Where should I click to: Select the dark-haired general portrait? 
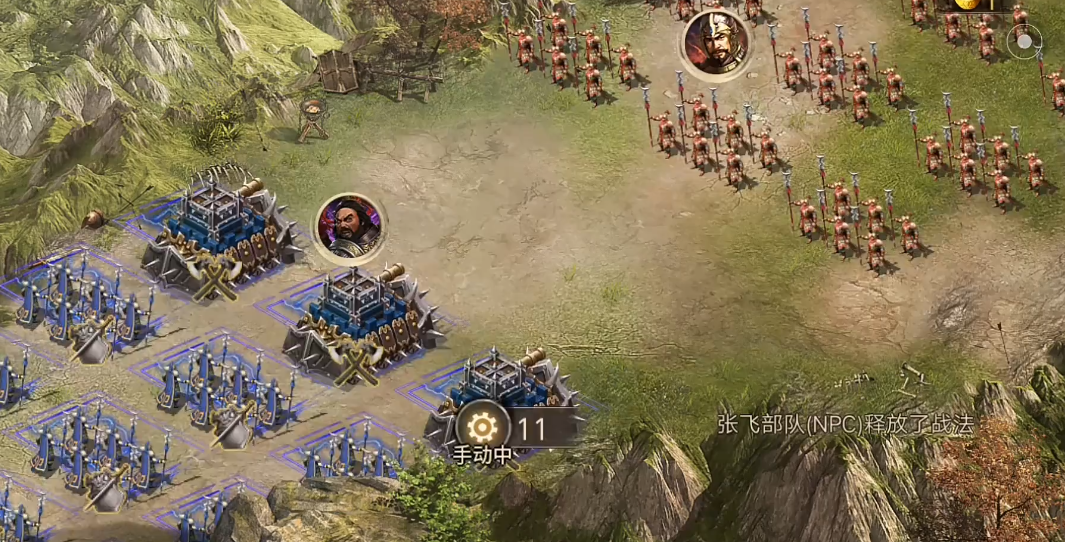[350, 226]
